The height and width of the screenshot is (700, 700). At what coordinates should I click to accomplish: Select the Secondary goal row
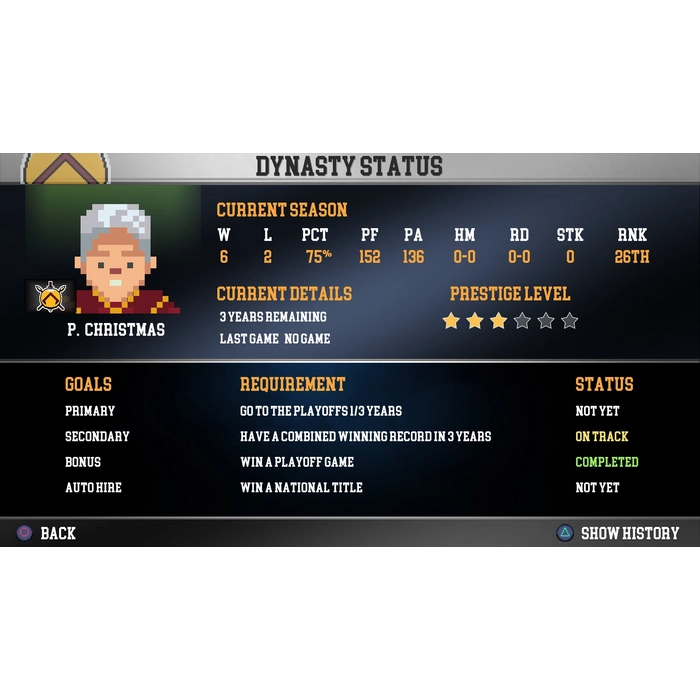[97, 437]
